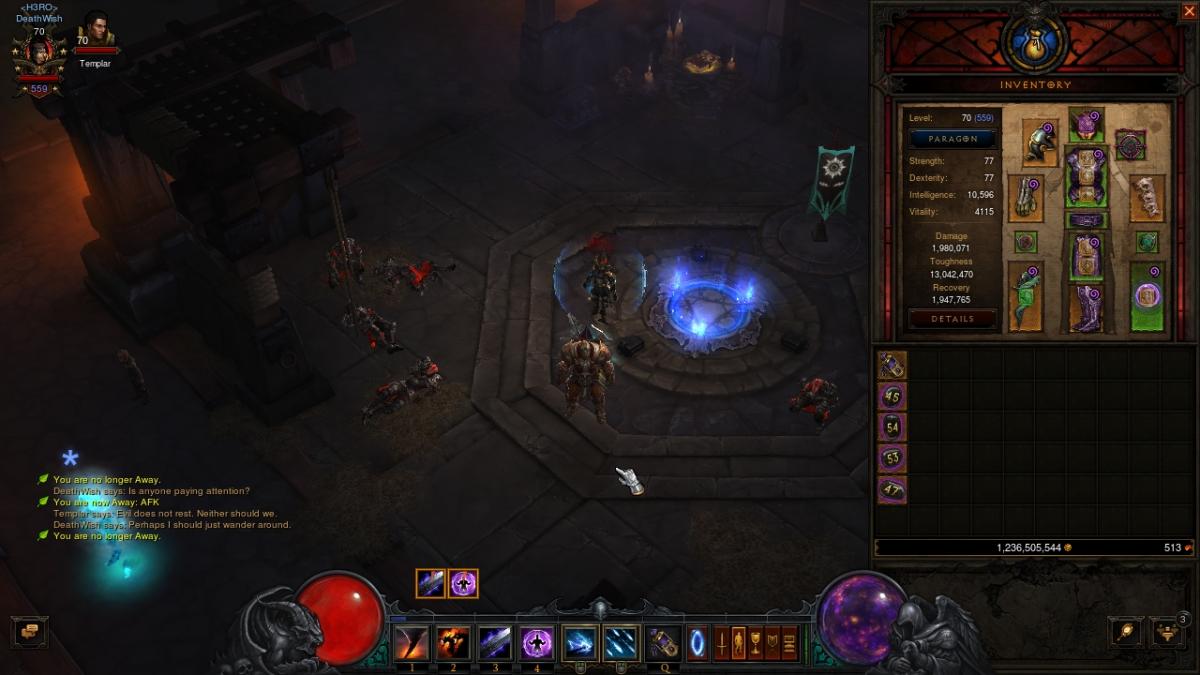Click the equipped gloves slot
Screen dimensions: 1200x675
tap(1025, 198)
